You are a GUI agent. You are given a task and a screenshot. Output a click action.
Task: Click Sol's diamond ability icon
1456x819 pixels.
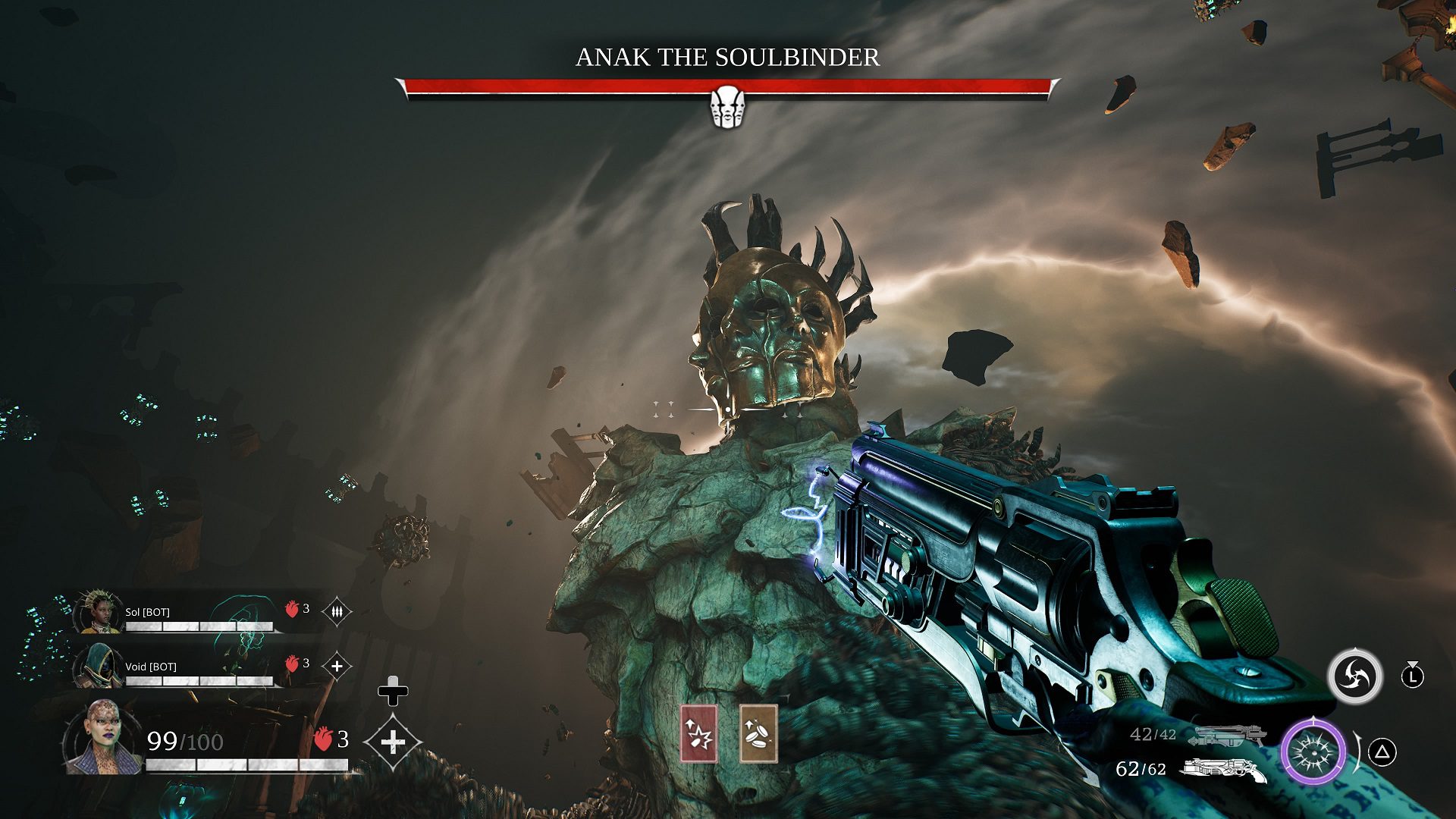pos(337,611)
